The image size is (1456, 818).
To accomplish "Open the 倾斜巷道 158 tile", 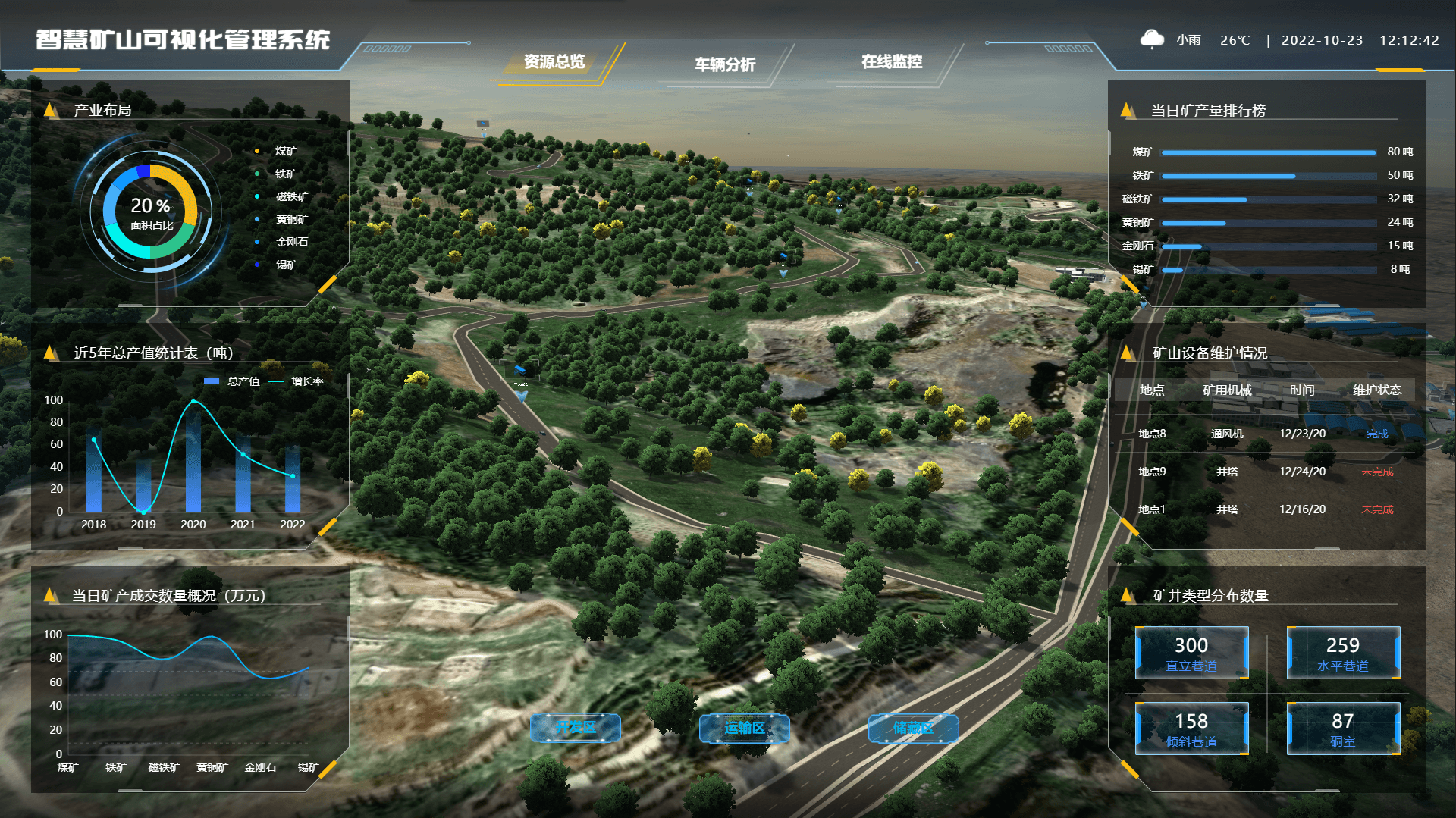I will [x=1191, y=729].
